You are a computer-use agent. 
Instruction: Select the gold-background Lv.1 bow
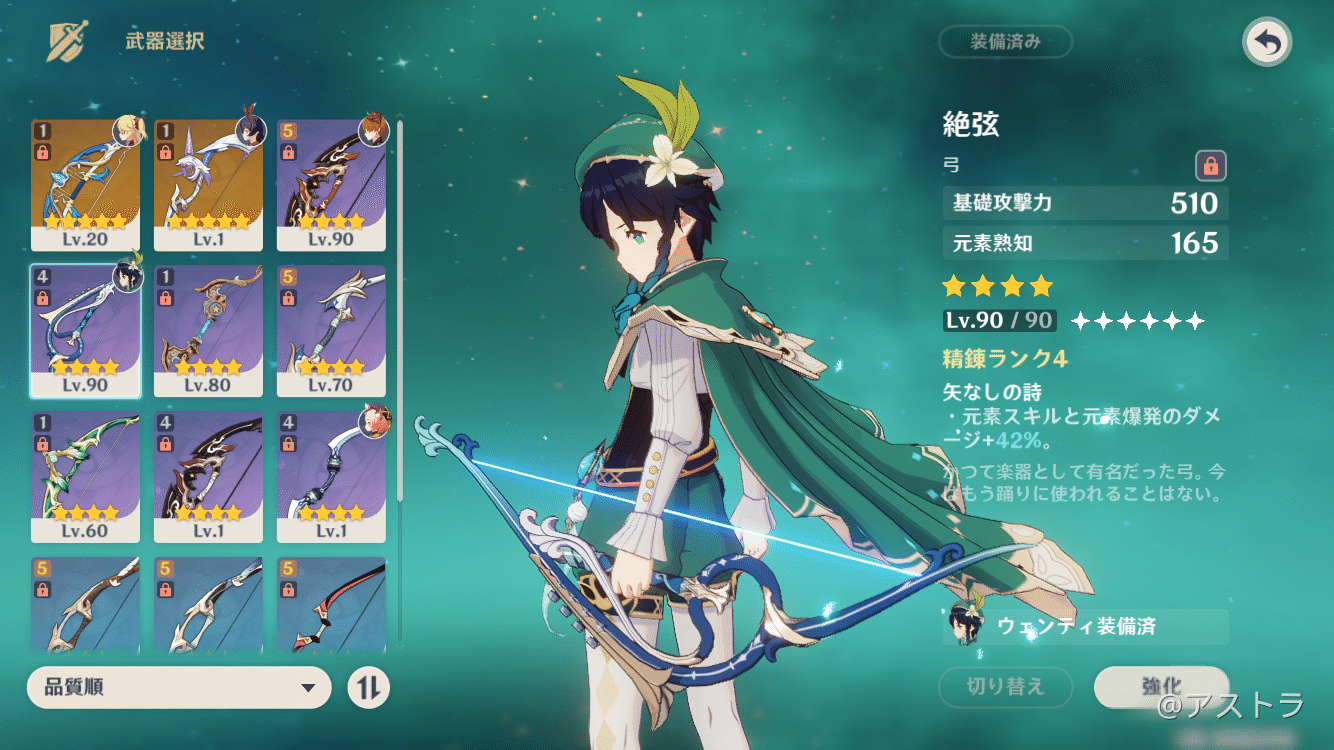click(208, 184)
